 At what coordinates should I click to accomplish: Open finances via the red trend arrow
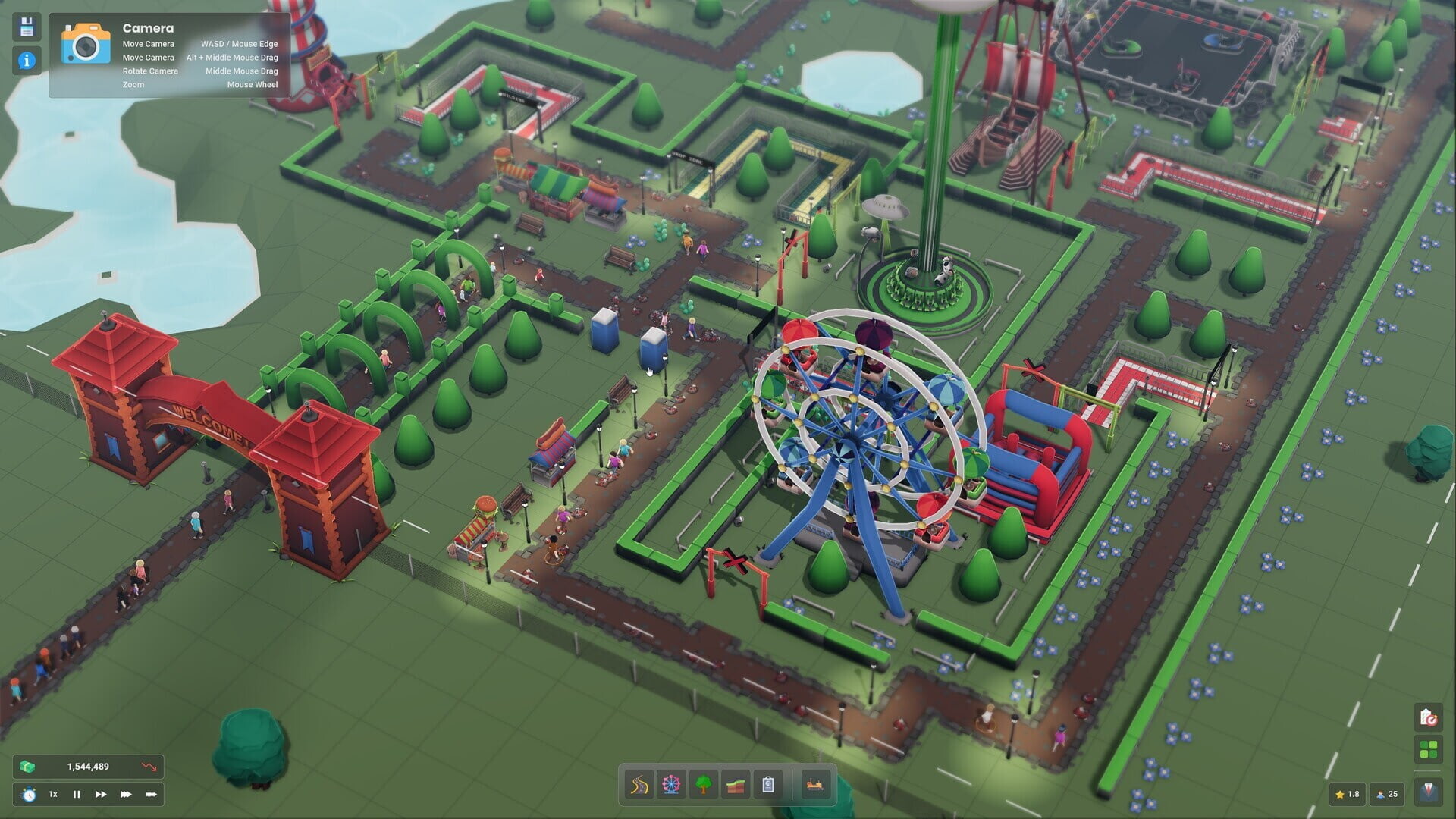coord(149,767)
